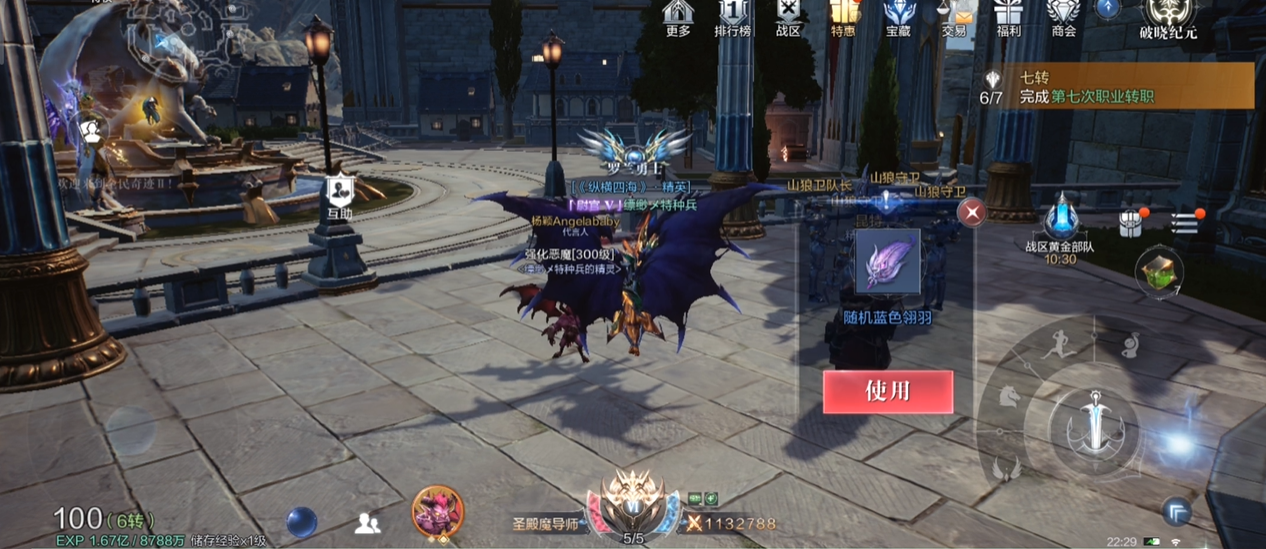
Task: Select the purple feather item icon
Action: coord(887,262)
